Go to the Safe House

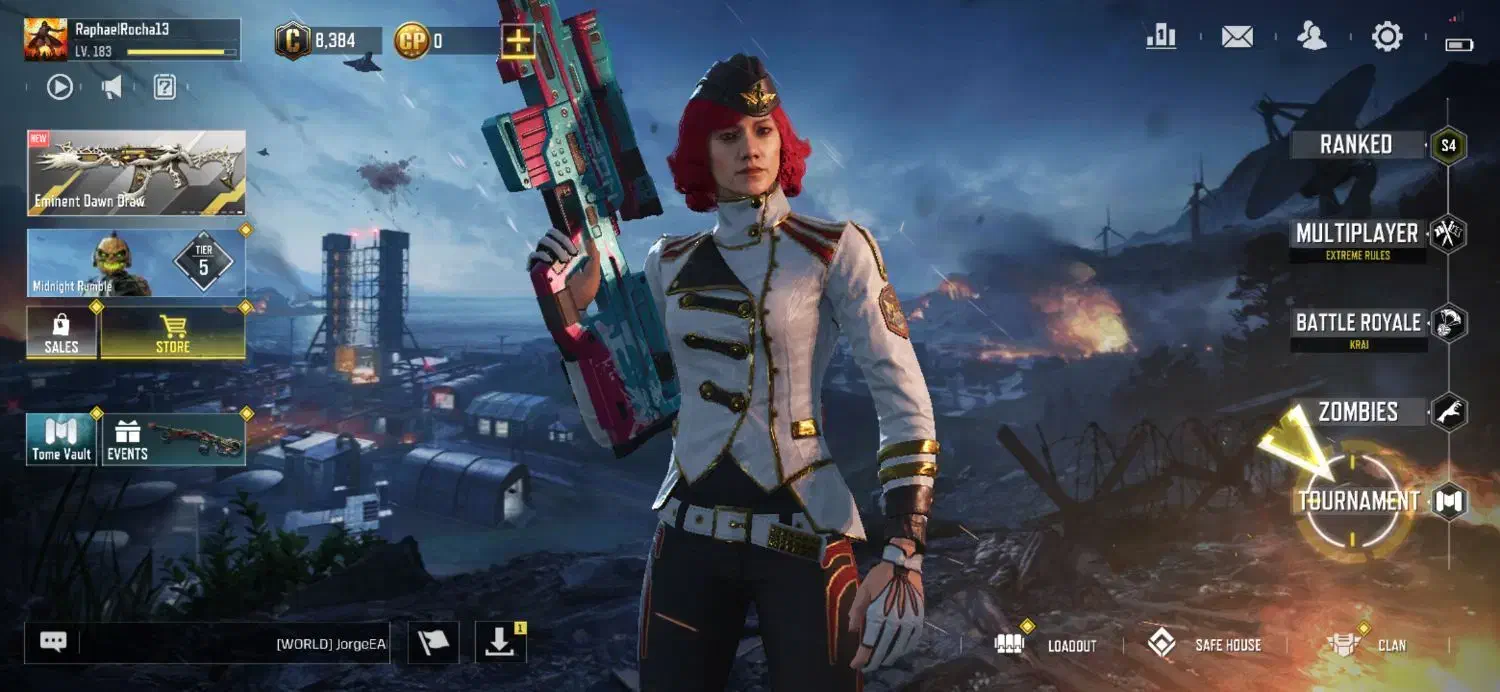pos(1204,645)
